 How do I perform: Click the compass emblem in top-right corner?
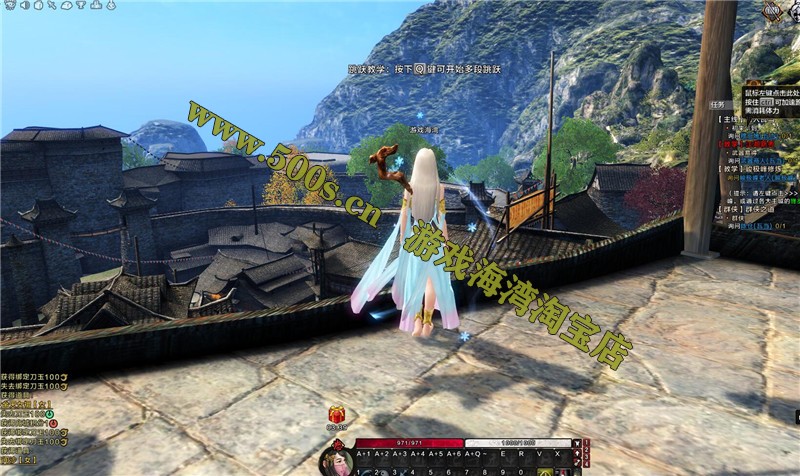(772, 11)
